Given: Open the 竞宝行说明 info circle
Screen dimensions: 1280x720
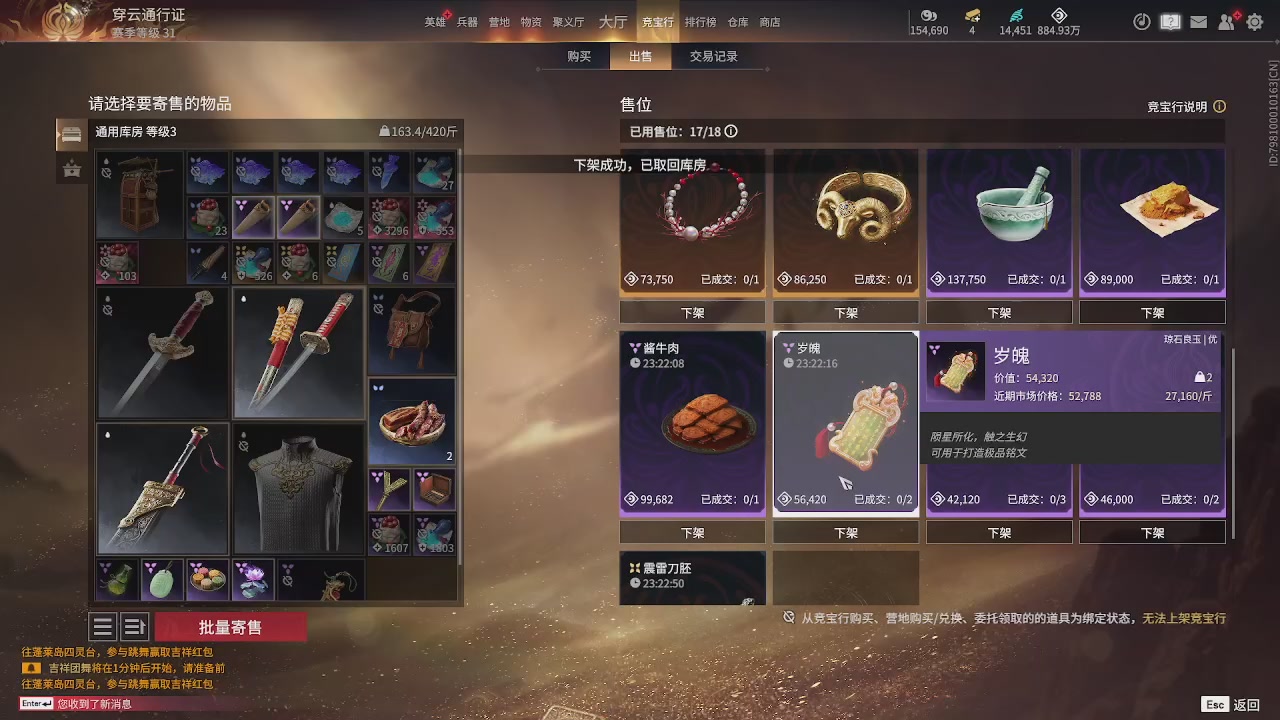Looking at the screenshot, I should click(1219, 105).
